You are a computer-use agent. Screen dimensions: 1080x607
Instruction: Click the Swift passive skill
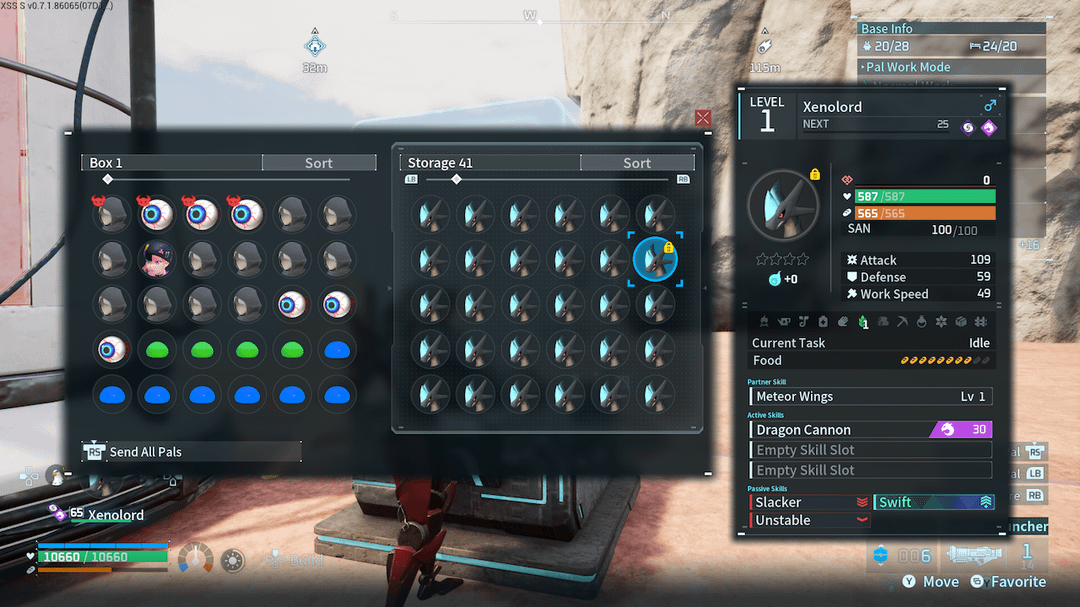pyautogui.click(x=934, y=502)
